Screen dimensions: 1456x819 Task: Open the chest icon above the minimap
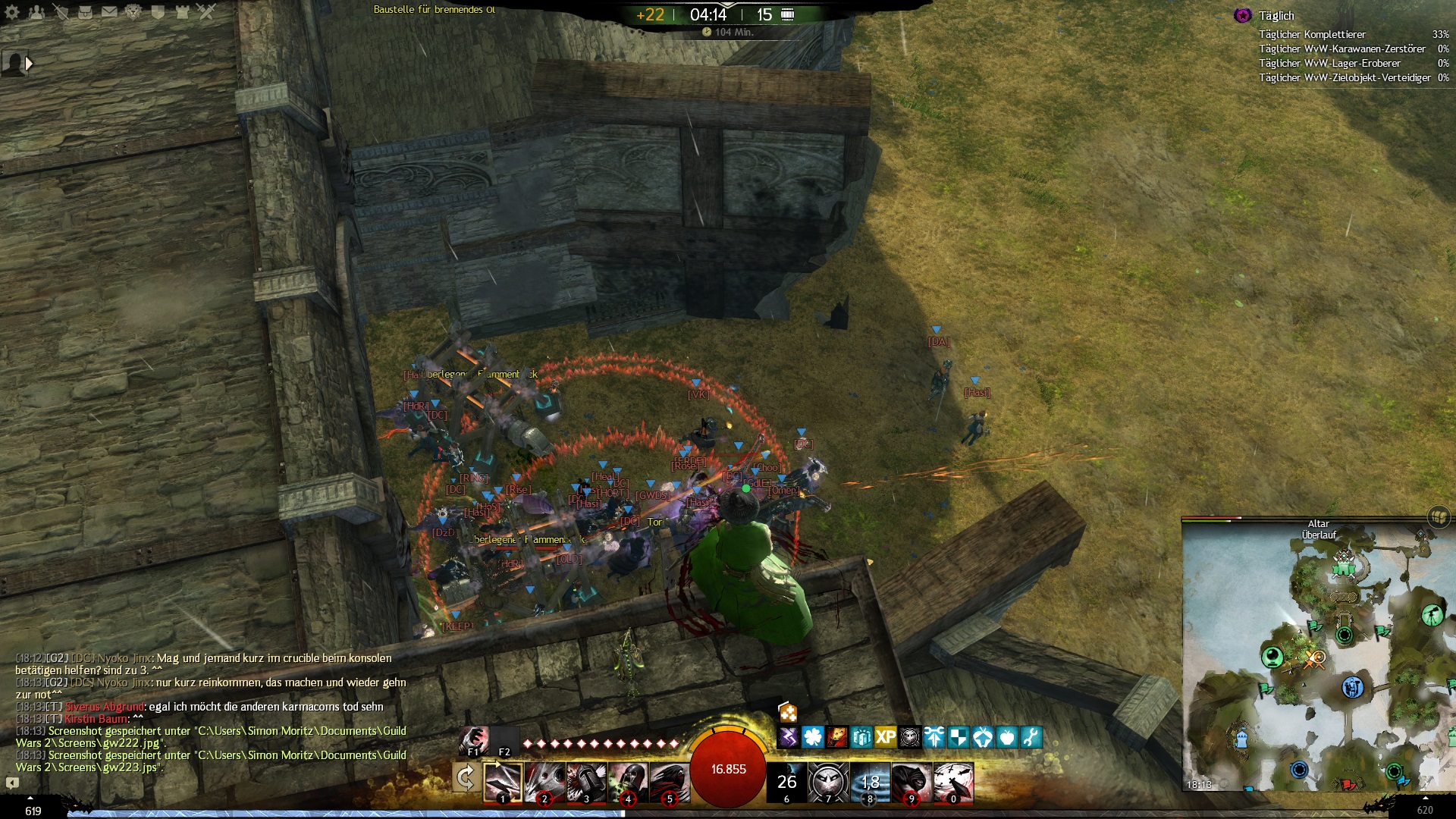1439,517
